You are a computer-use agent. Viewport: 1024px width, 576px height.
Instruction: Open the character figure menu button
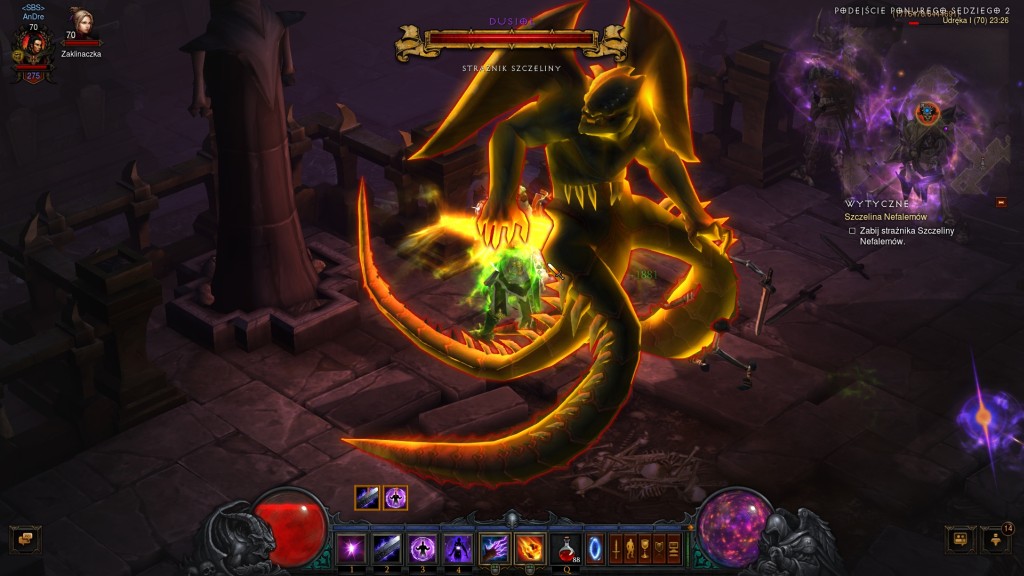(631, 547)
